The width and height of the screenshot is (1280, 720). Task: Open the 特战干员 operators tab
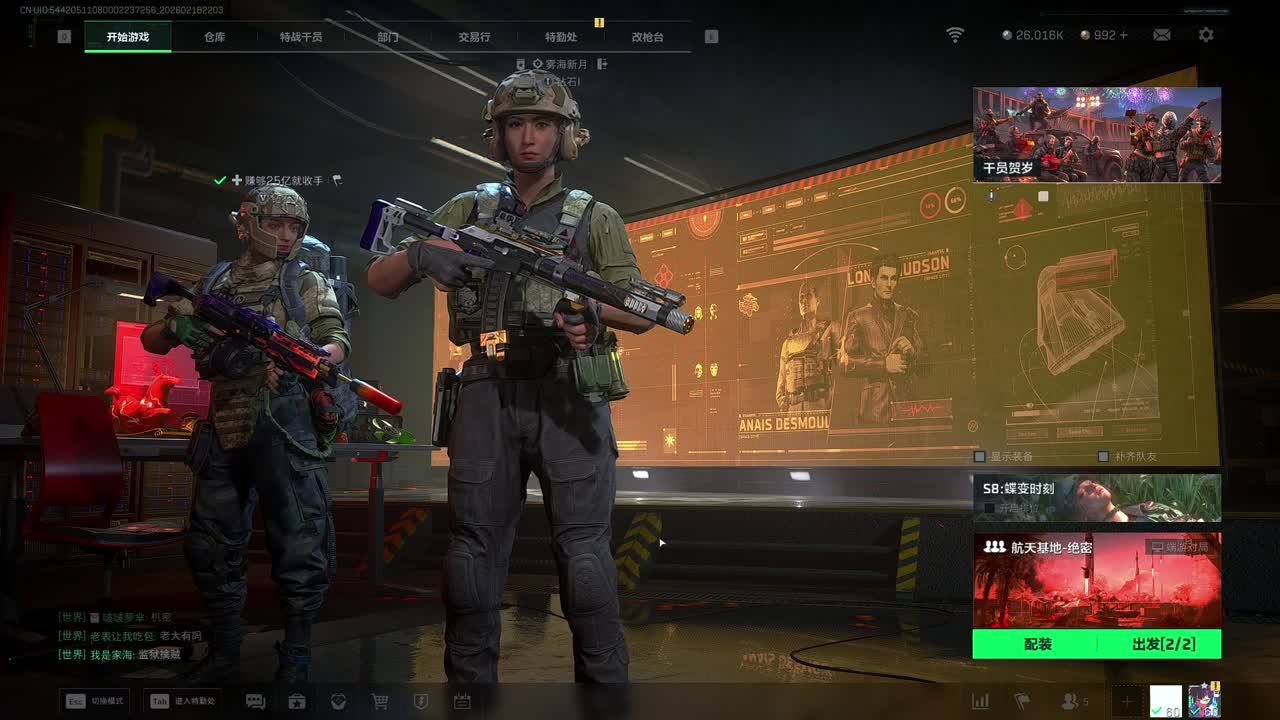(301, 37)
